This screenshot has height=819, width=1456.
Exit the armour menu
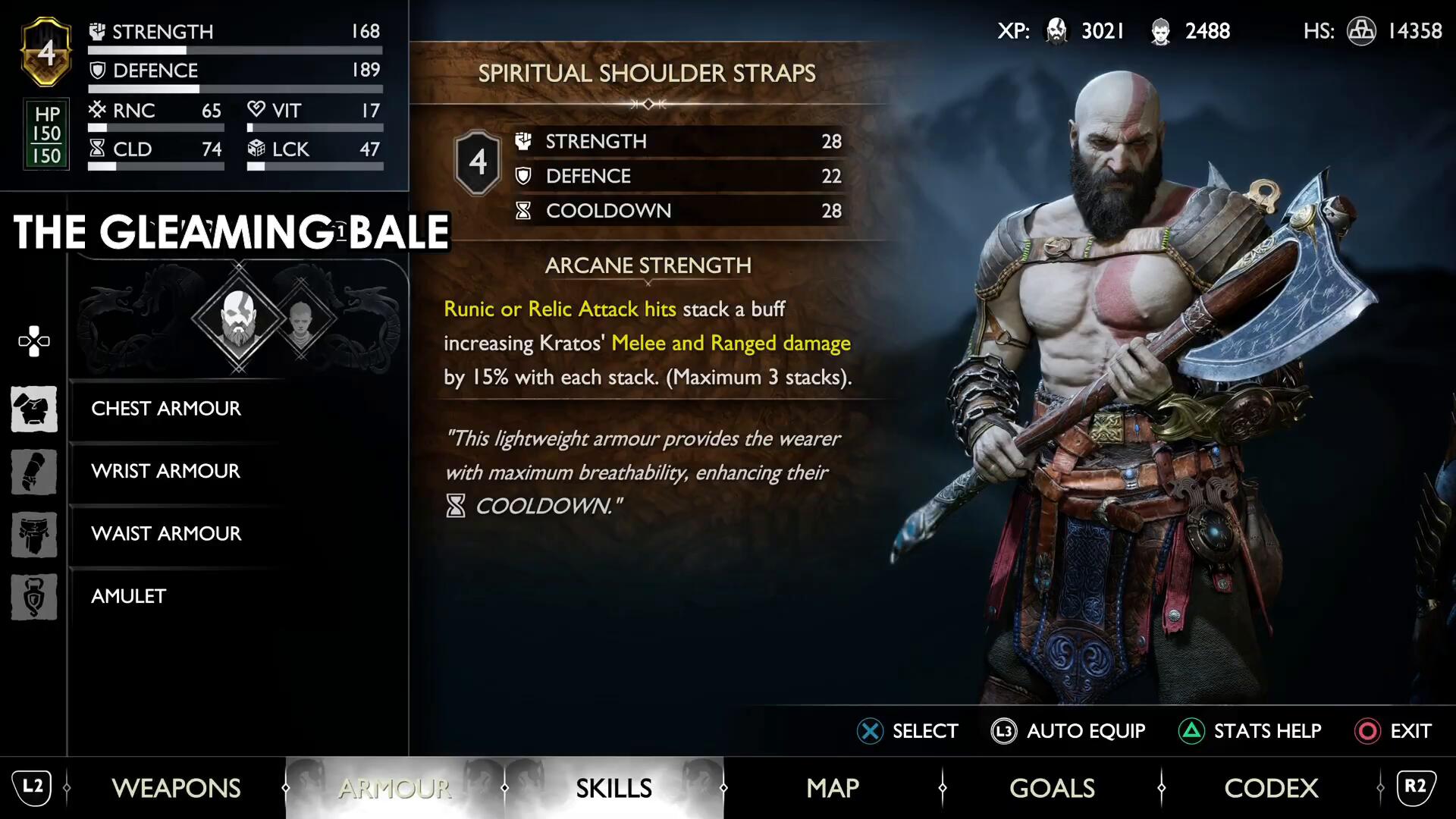coord(1393,731)
